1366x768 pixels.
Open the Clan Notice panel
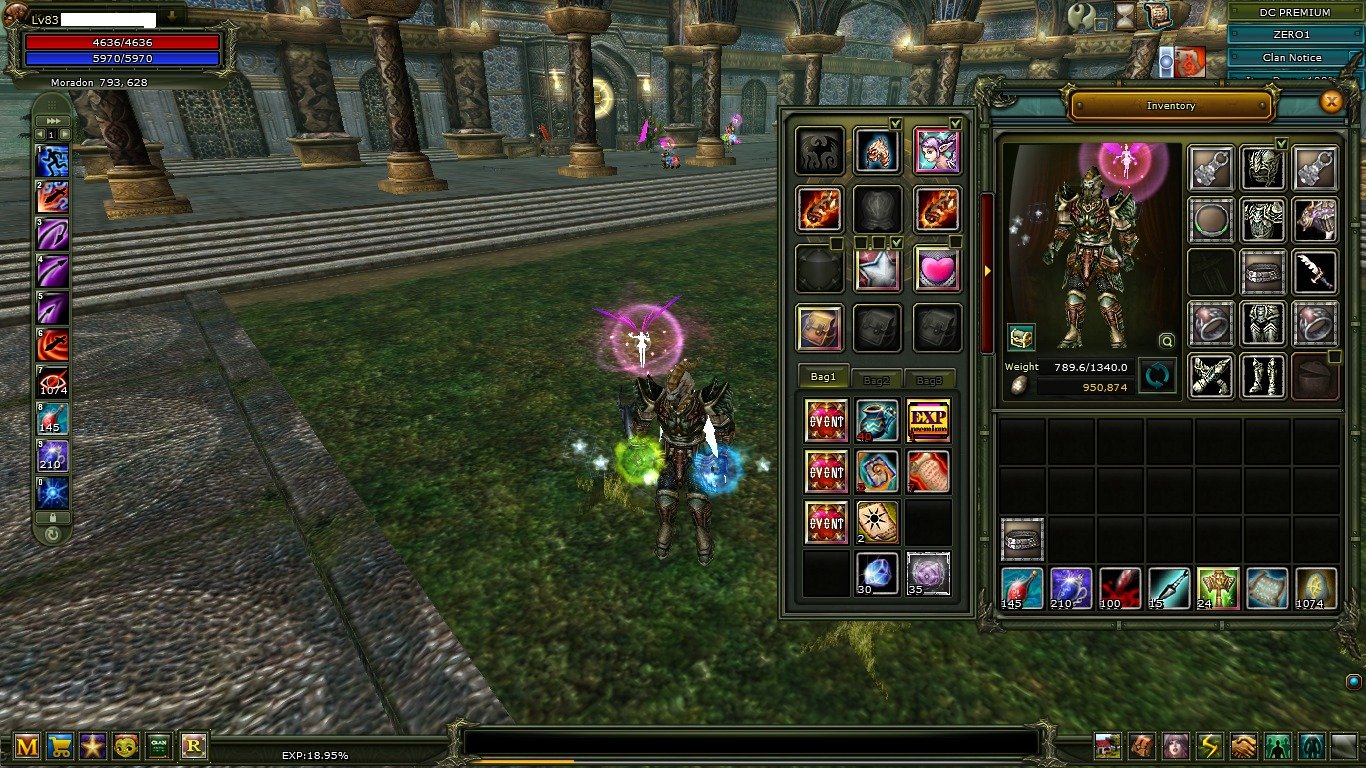(1291, 58)
